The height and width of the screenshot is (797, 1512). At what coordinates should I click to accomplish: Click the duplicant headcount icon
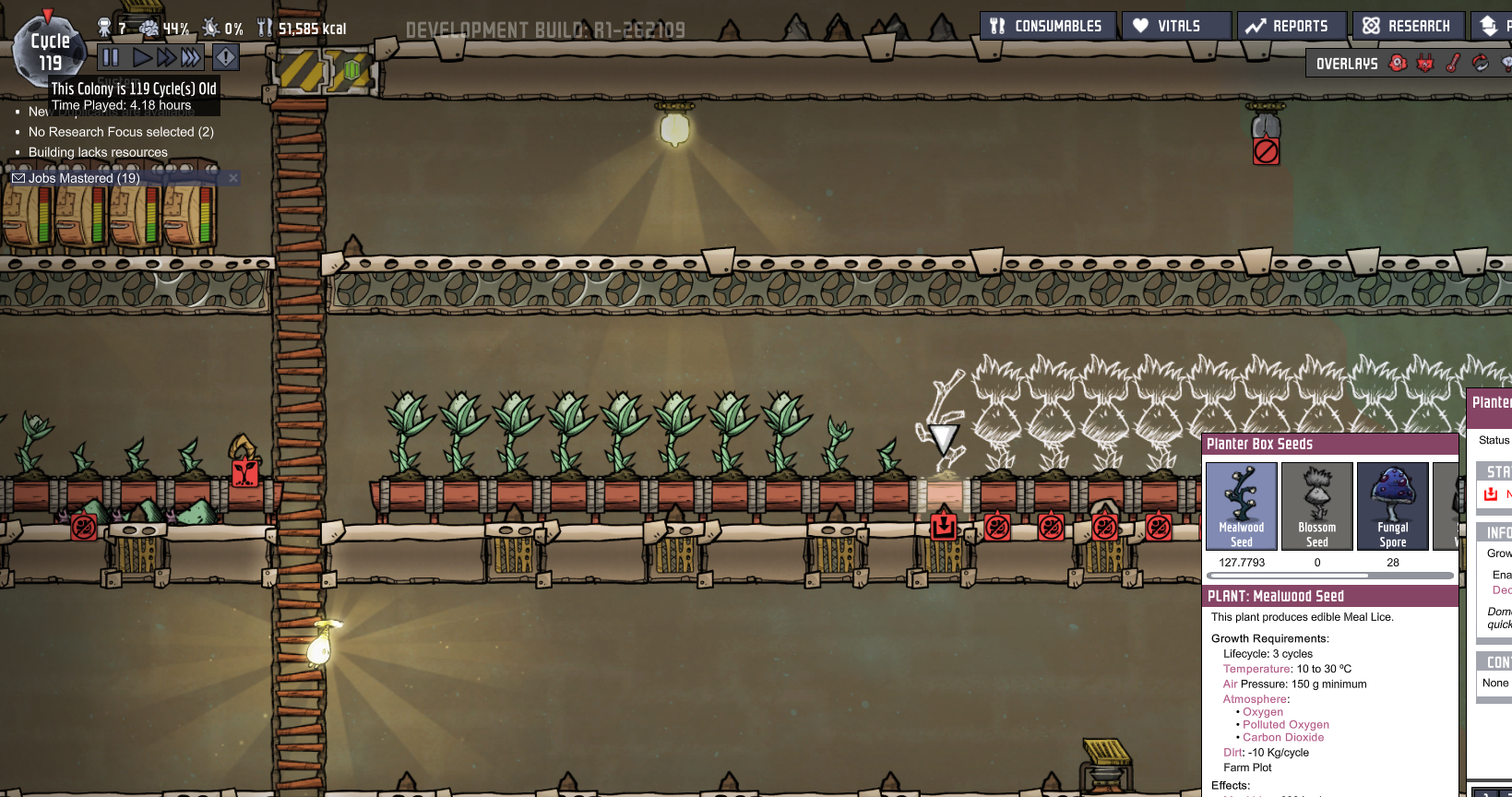104,26
